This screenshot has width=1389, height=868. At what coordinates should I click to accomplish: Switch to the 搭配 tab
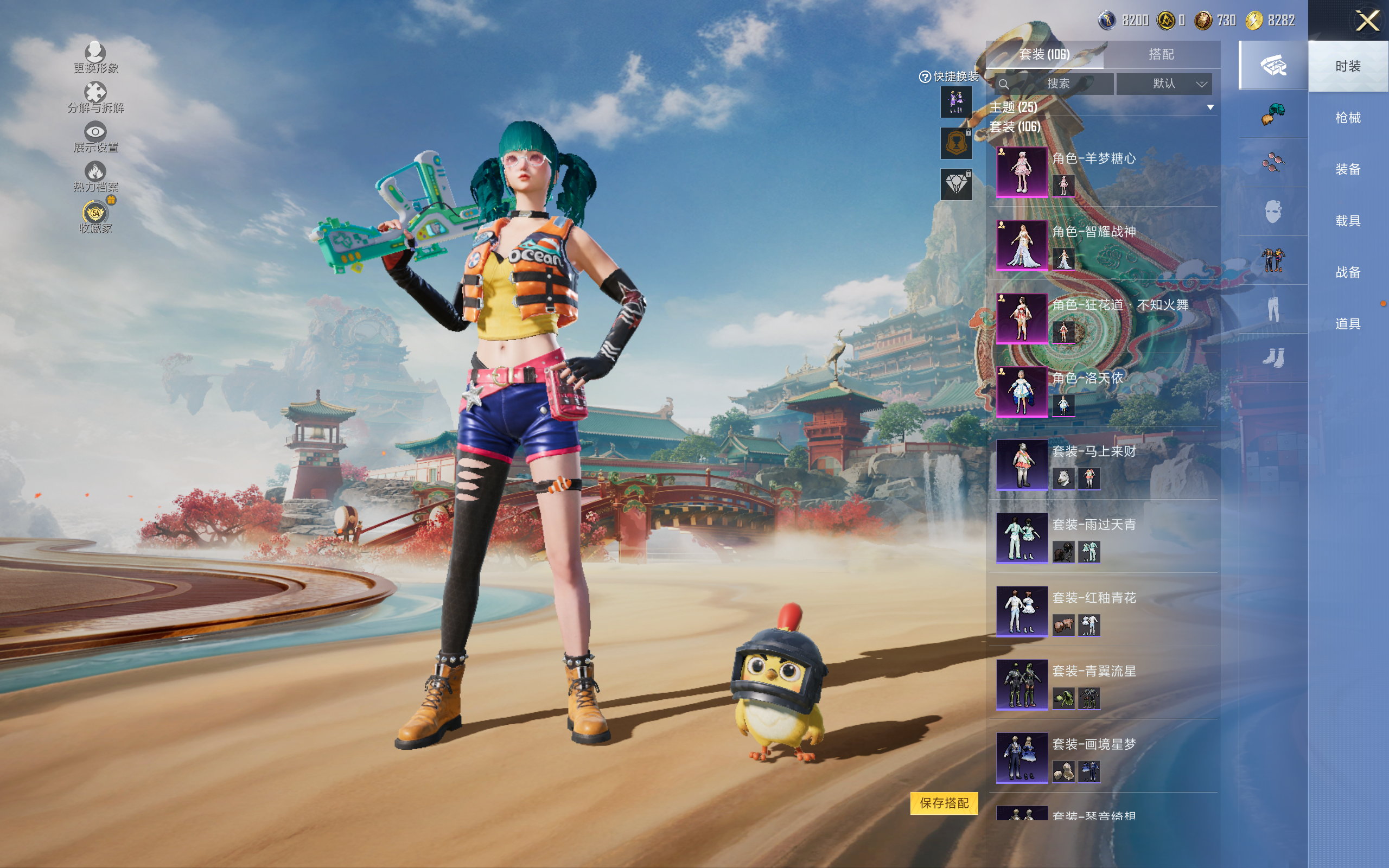1161,55
